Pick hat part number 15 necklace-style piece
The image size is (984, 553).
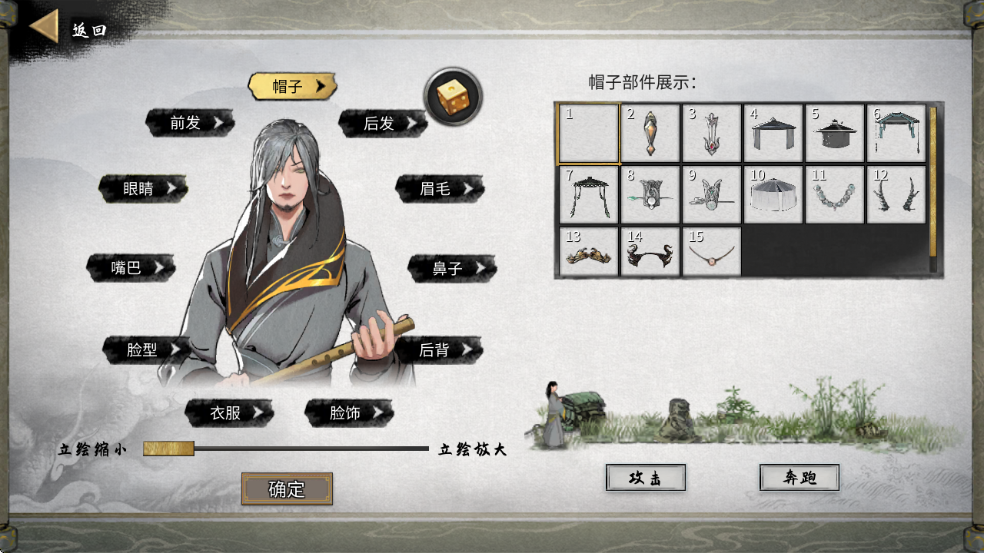coord(712,253)
